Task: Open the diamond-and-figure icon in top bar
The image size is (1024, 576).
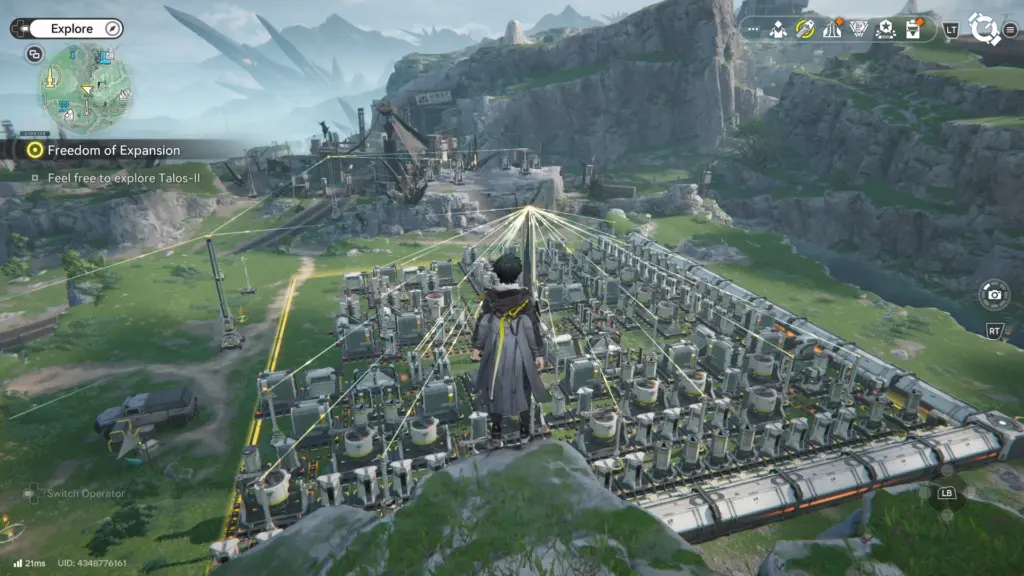Action: click(778, 29)
